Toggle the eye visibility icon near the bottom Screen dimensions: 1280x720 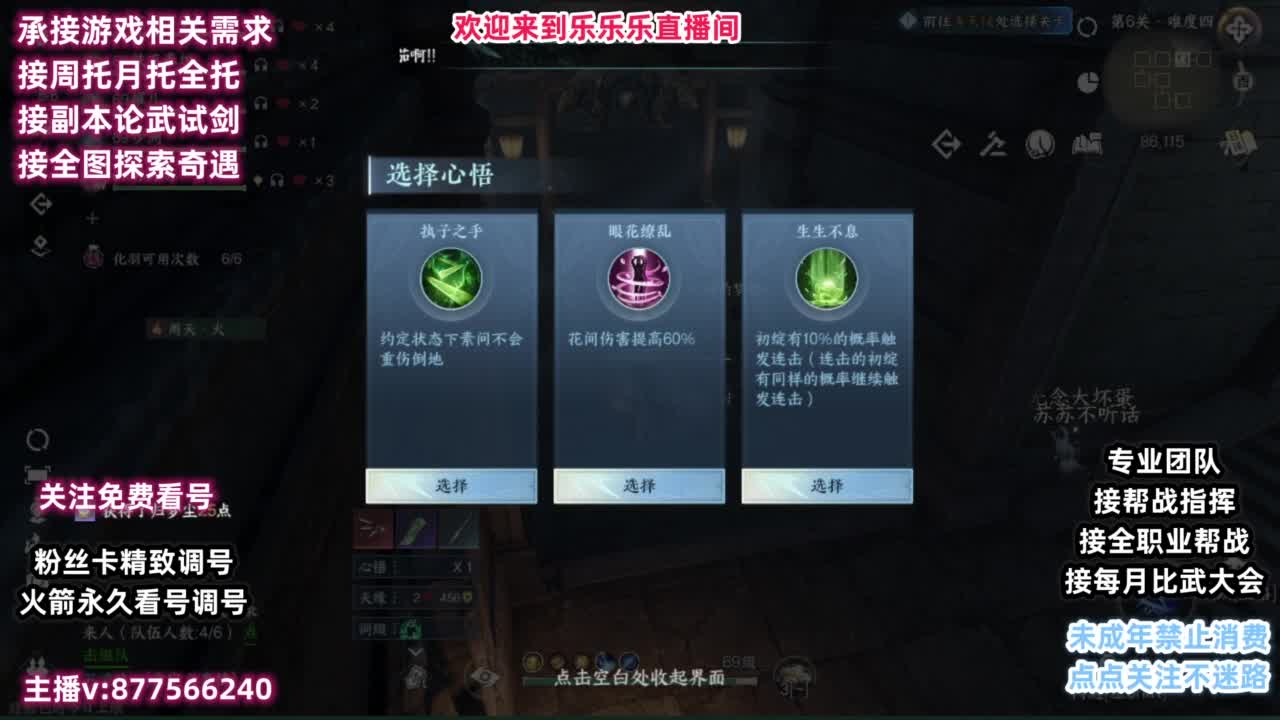484,677
